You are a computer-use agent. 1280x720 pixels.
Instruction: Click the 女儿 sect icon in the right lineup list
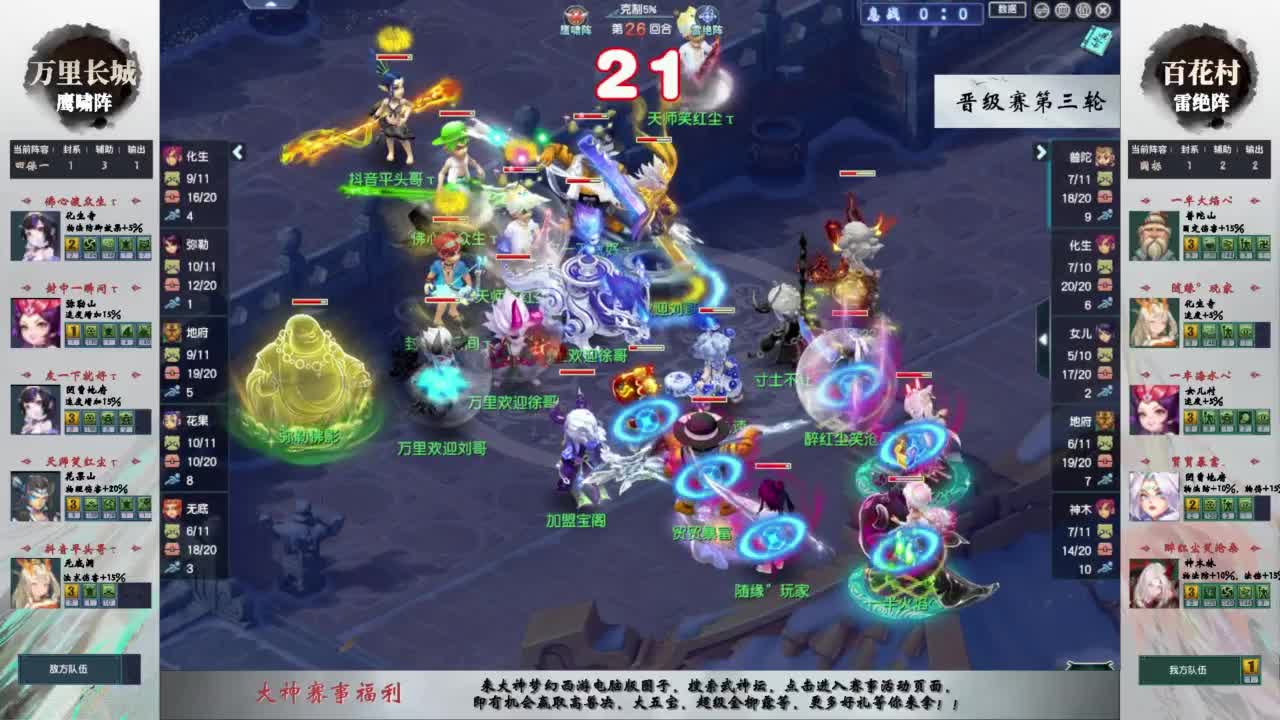pyautogui.click(x=1105, y=331)
